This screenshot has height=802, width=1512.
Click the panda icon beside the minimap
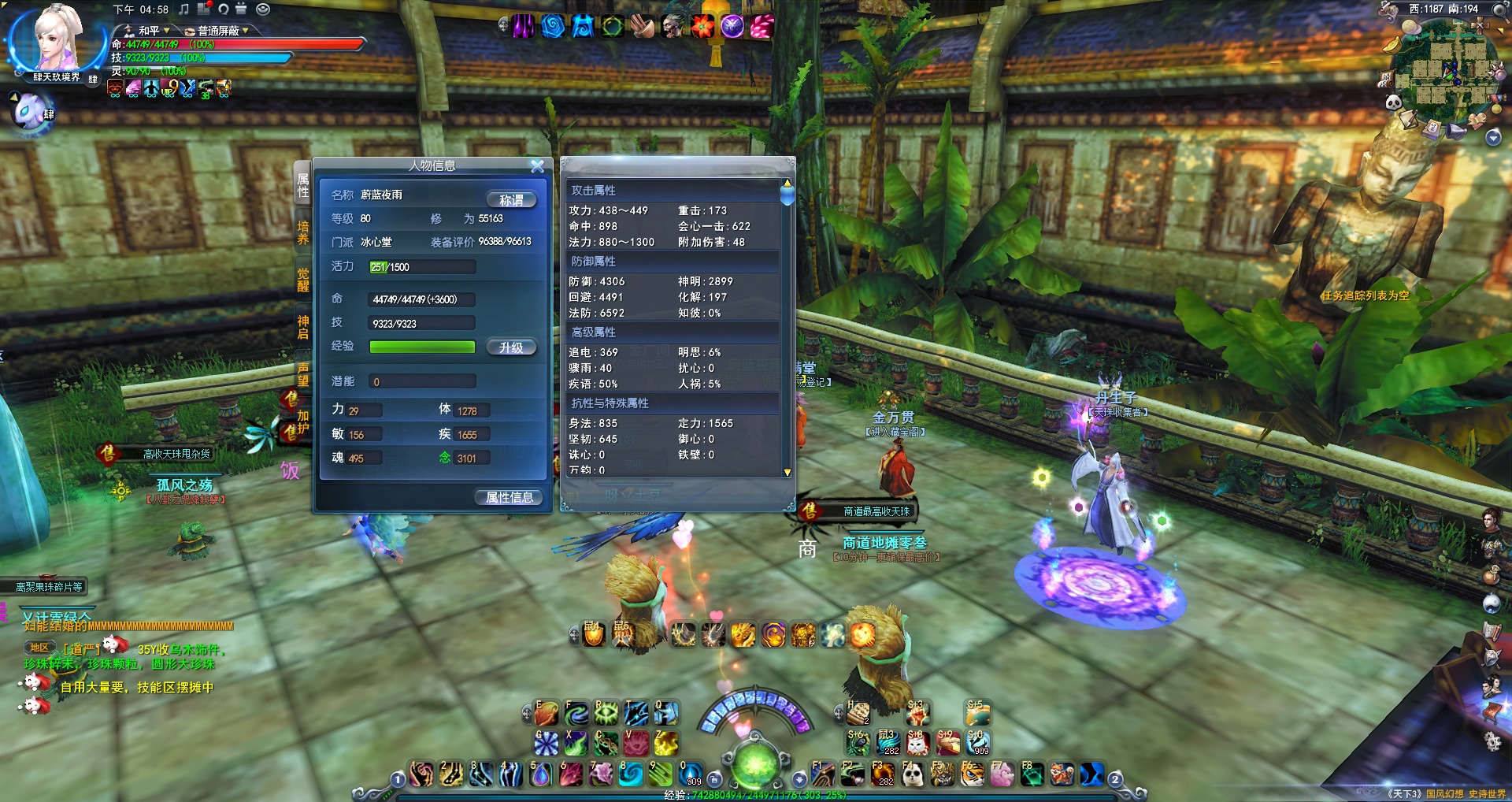[1393, 102]
